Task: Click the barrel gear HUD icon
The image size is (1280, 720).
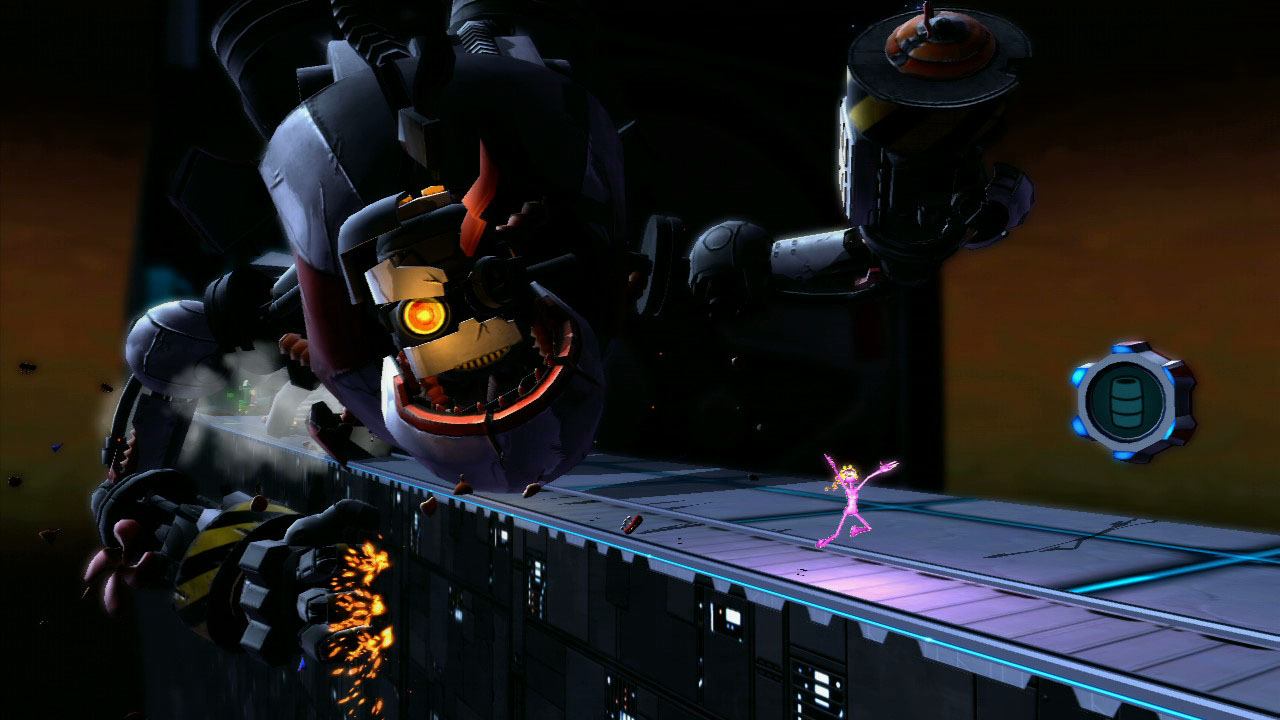Action: (x=1133, y=401)
